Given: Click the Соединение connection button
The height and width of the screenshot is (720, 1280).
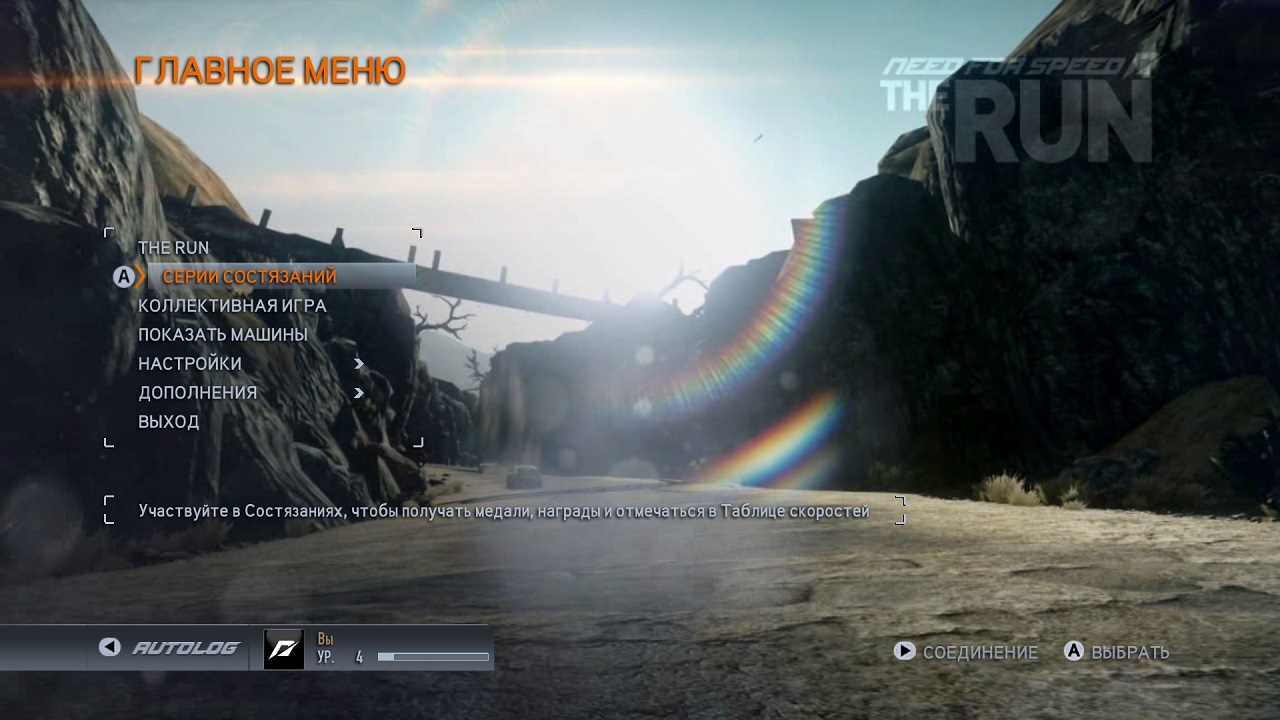Looking at the screenshot, I should pyautogui.click(x=966, y=652).
